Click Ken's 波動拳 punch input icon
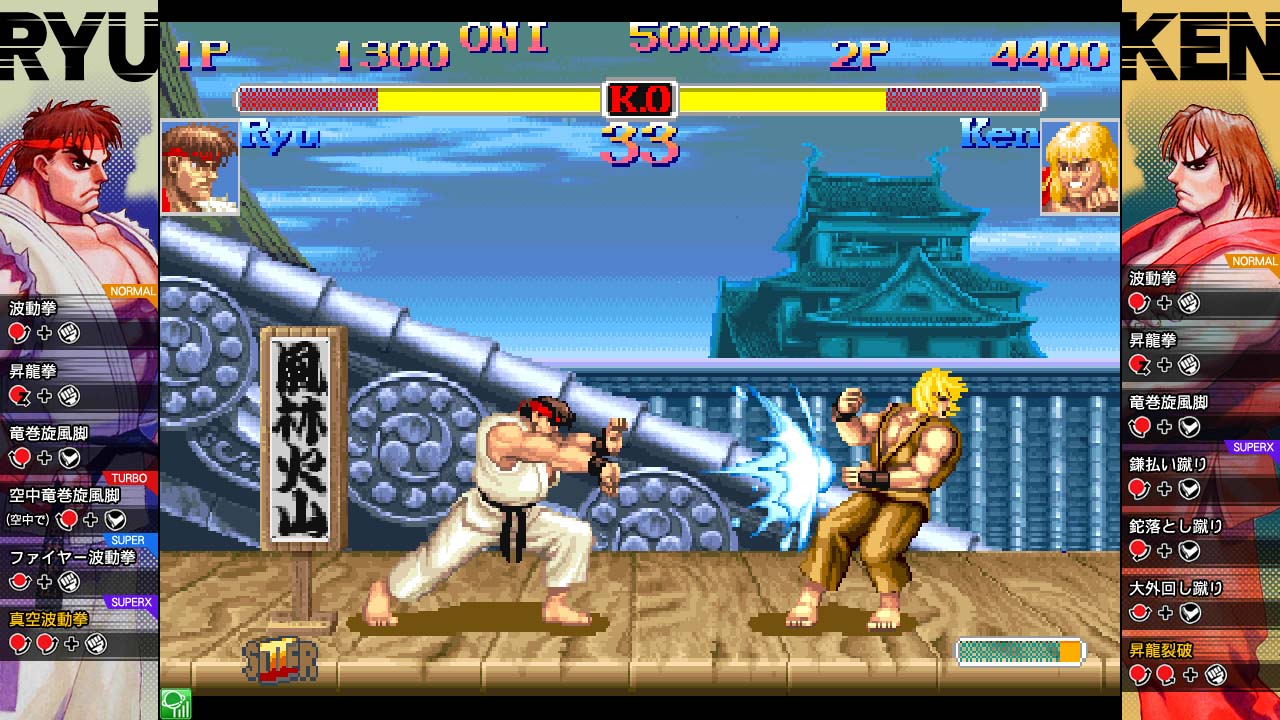The width and height of the screenshot is (1280, 720). click(x=1189, y=303)
